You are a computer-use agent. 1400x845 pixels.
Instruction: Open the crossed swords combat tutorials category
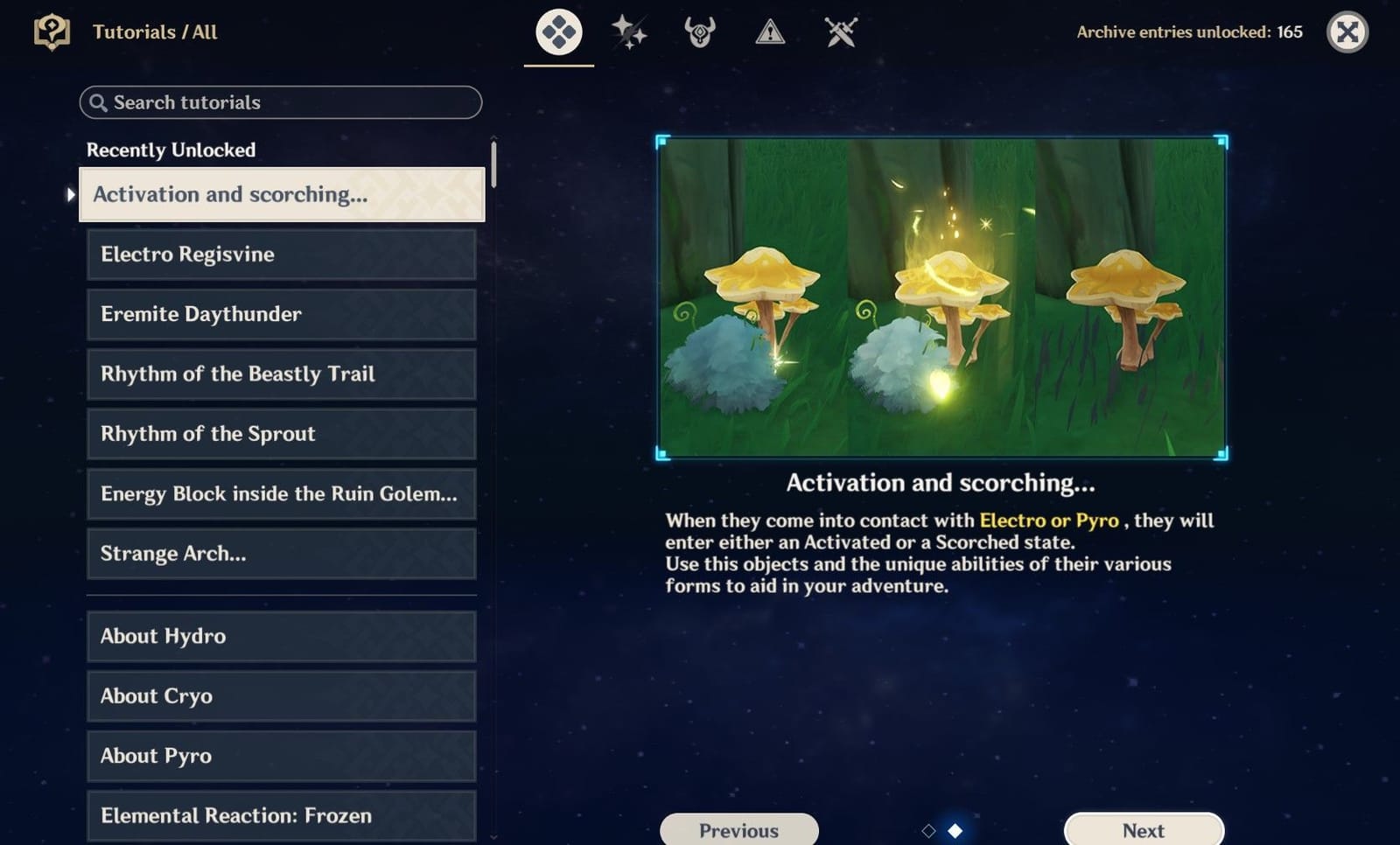(839, 31)
